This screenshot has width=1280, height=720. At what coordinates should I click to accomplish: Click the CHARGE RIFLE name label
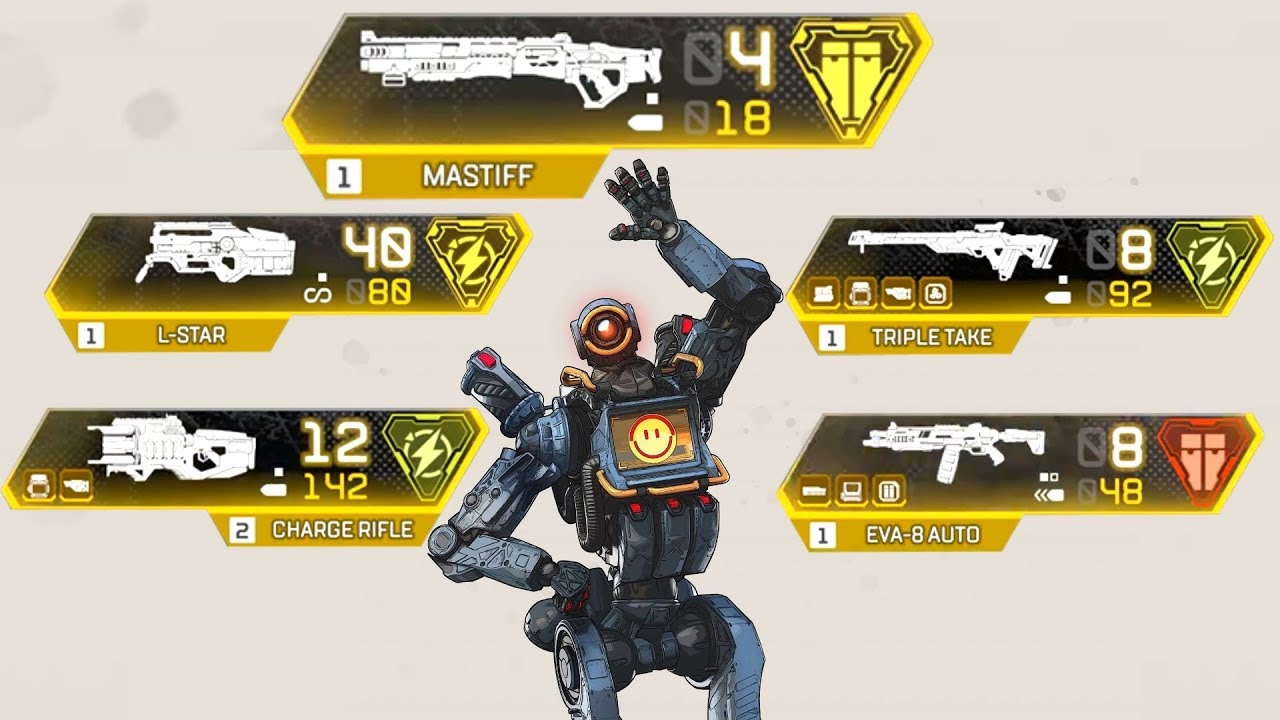(x=342, y=529)
